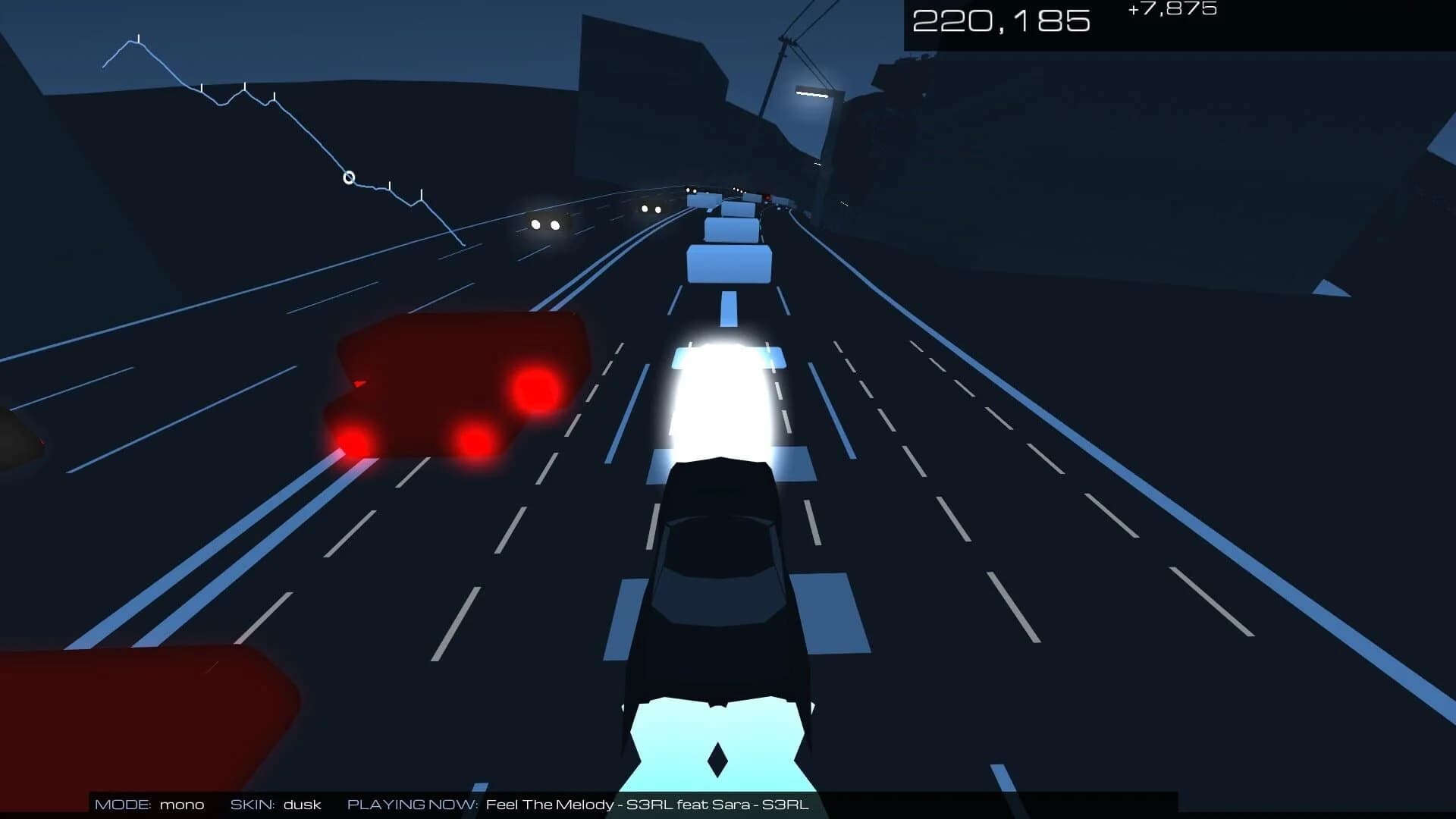This screenshot has height=819, width=1456.
Task: Switch the mono mode in the status bar
Action: point(180,805)
